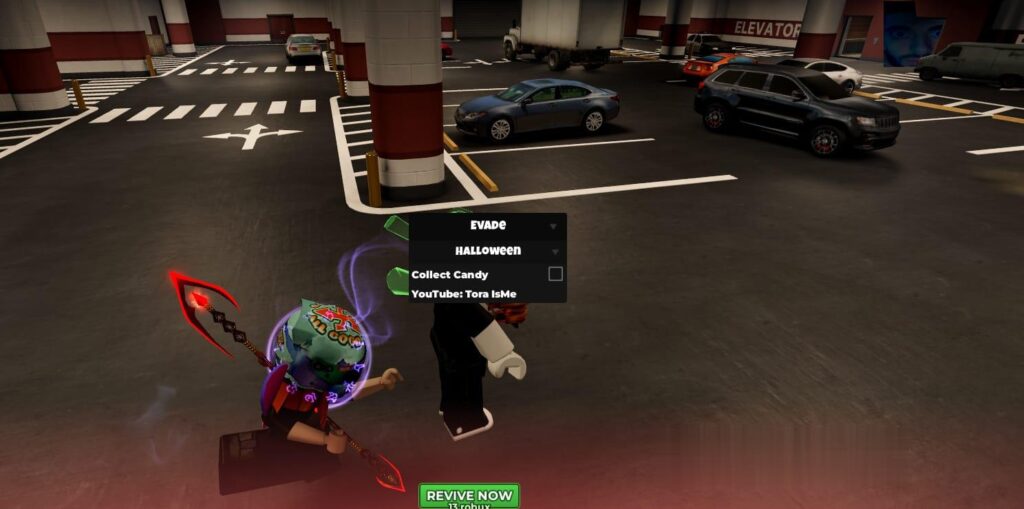Collapse the Halloween section arrow
The height and width of the screenshot is (509, 1024).
[553, 251]
